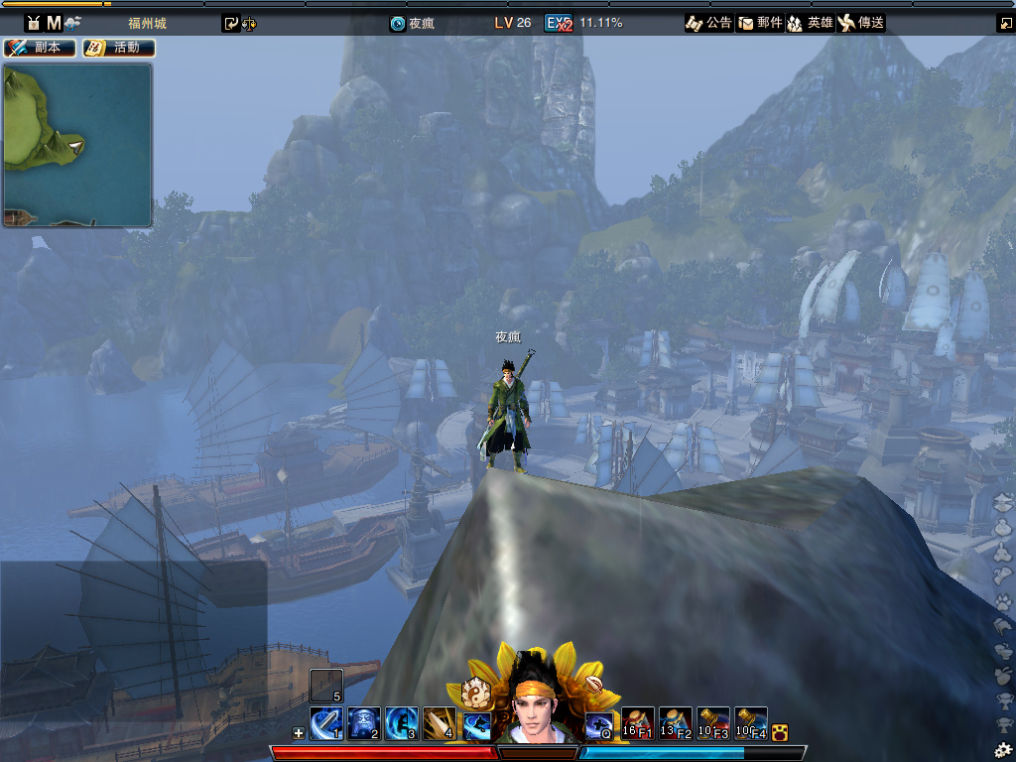Click the plus button beside the skill bar
This screenshot has height=762, width=1016.
[298, 733]
